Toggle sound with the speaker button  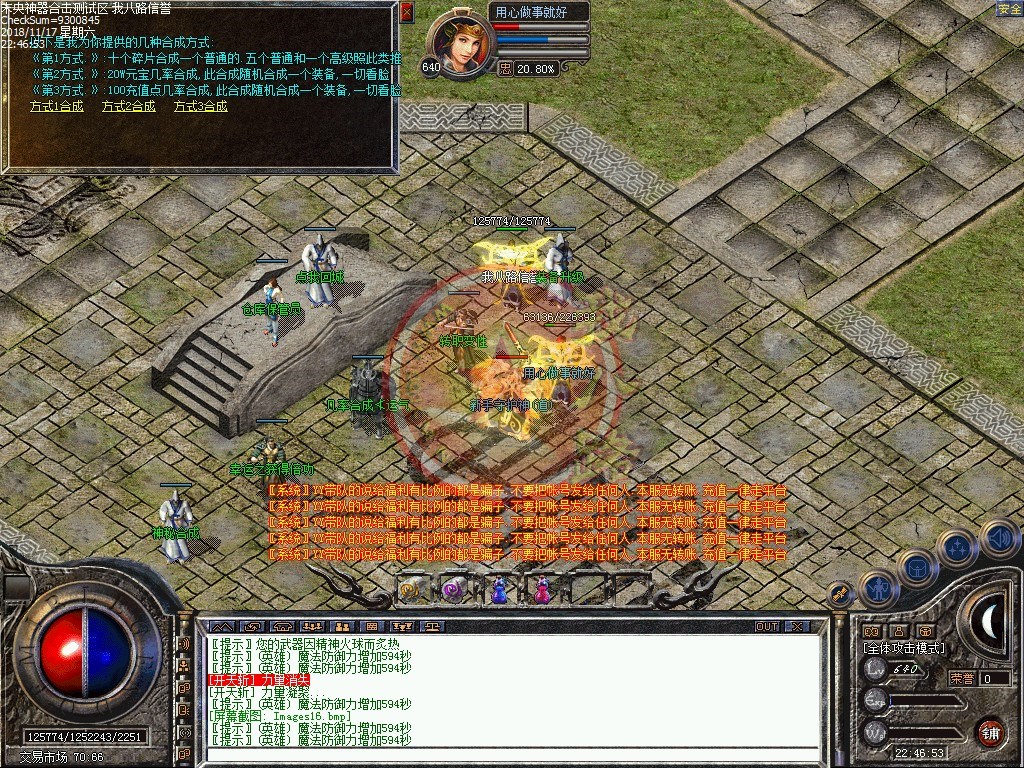click(999, 538)
